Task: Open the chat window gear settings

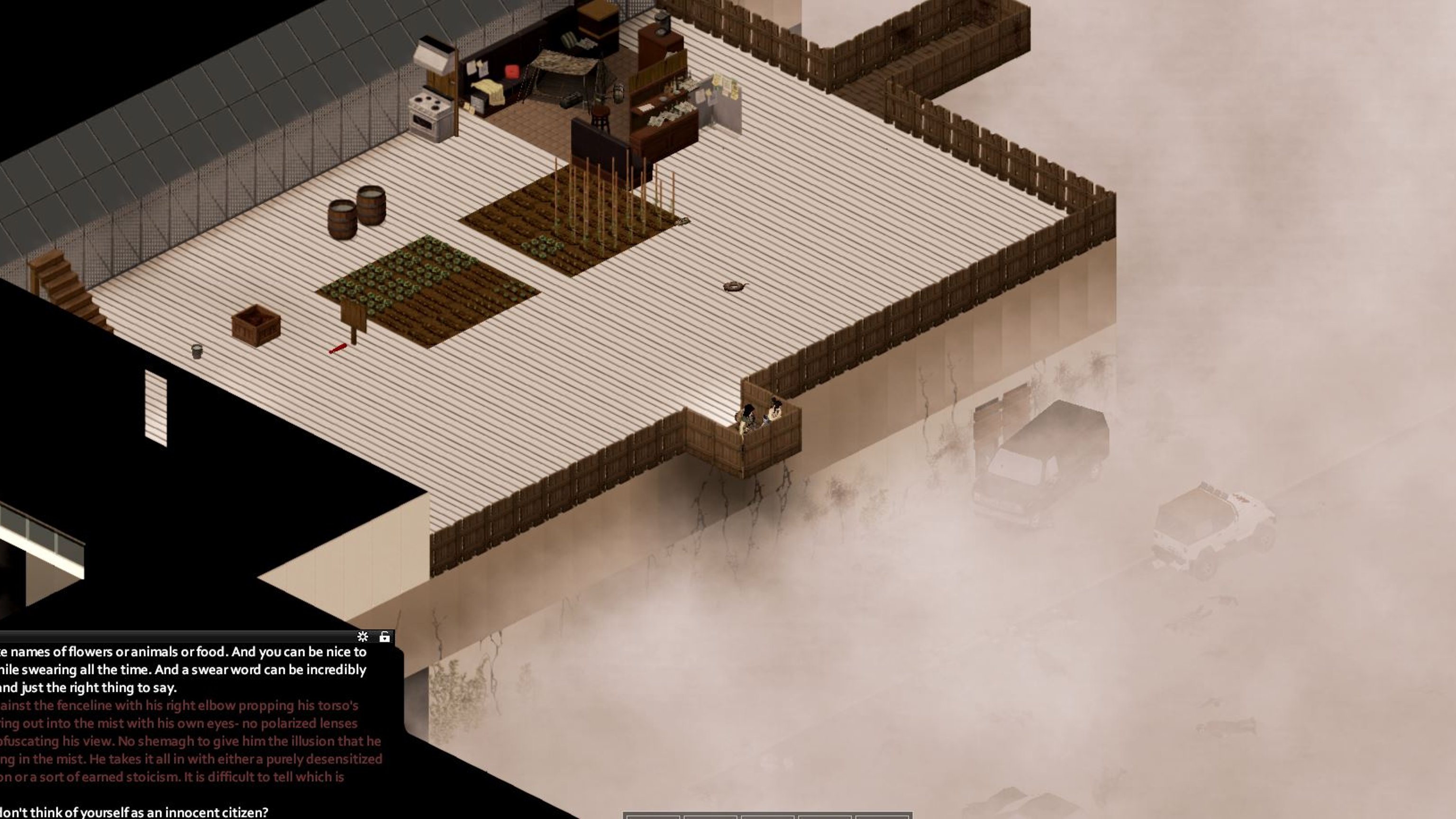Action: [x=363, y=637]
